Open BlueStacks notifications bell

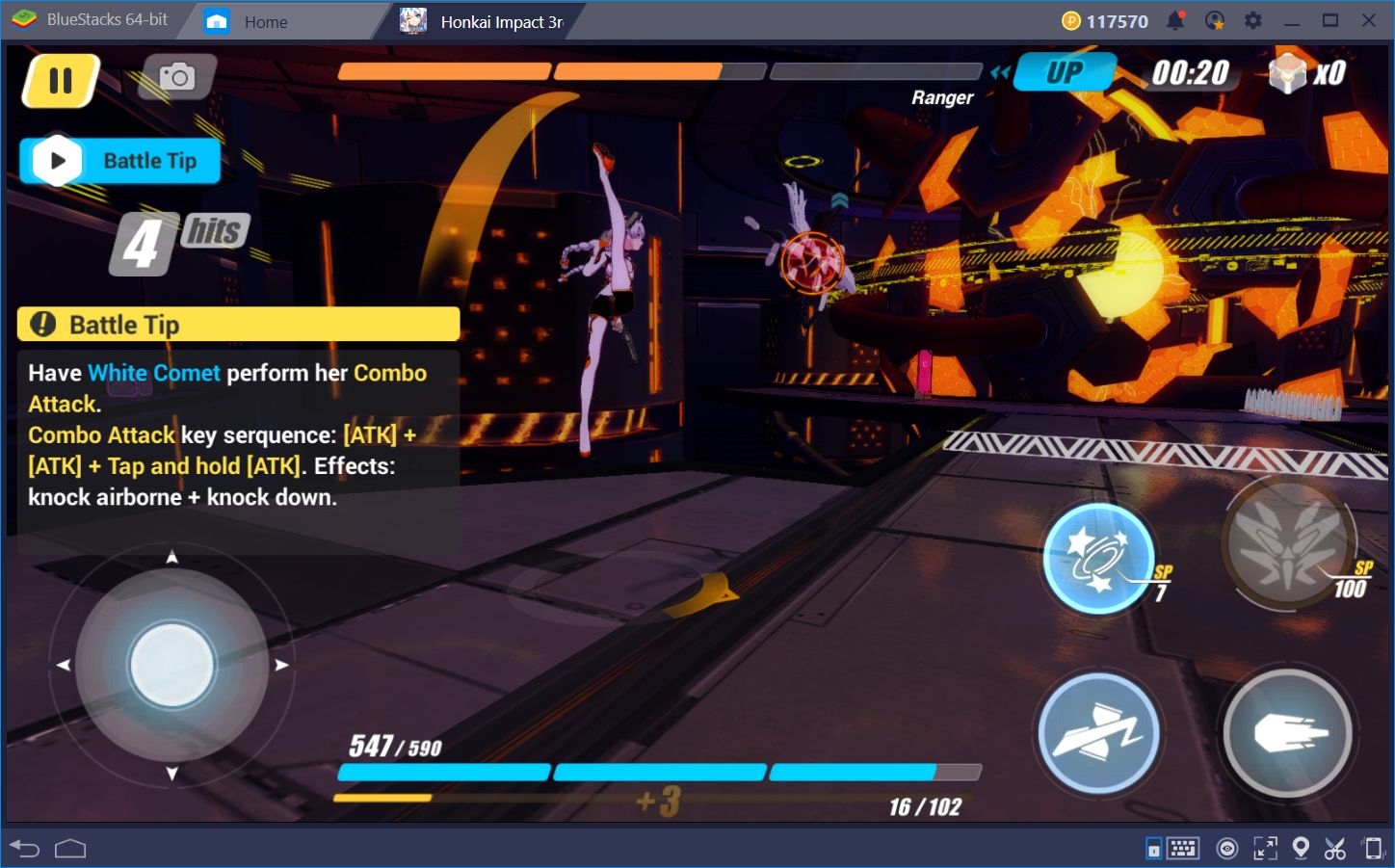(x=1175, y=20)
